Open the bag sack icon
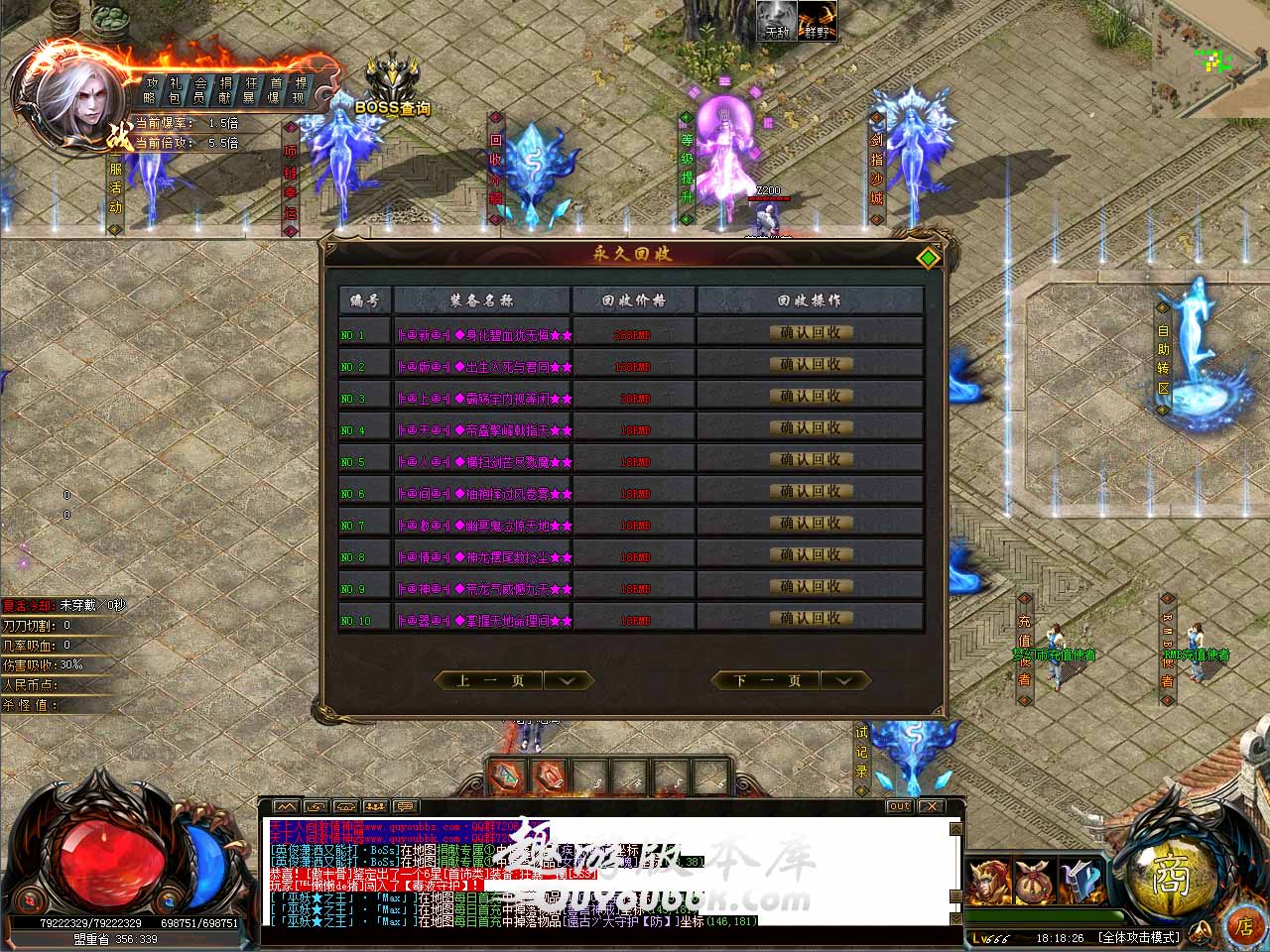Image resolution: width=1270 pixels, height=952 pixels. tap(1034, 881)
